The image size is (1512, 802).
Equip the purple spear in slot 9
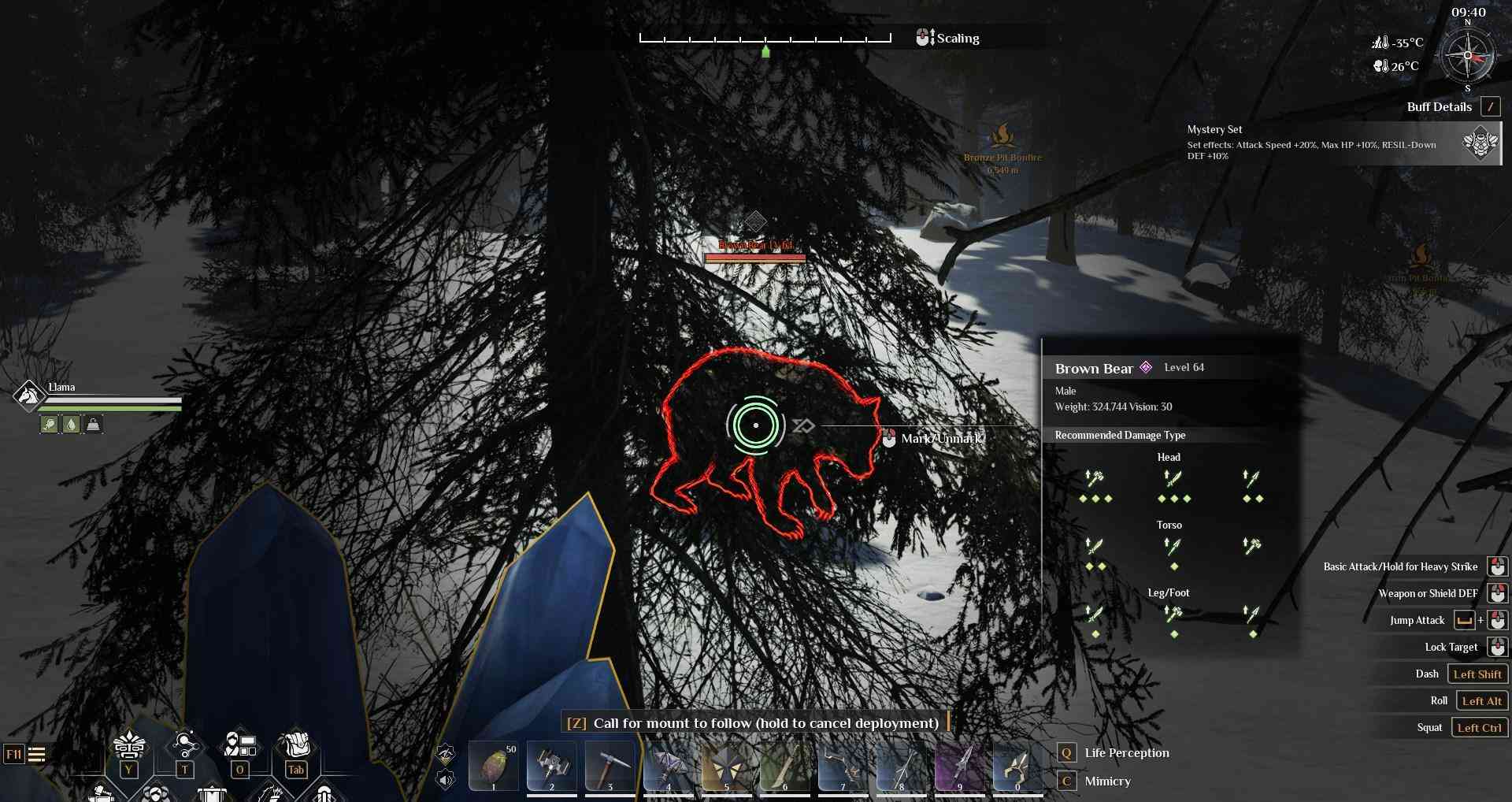pyautogui.click(x=960, y=765)
